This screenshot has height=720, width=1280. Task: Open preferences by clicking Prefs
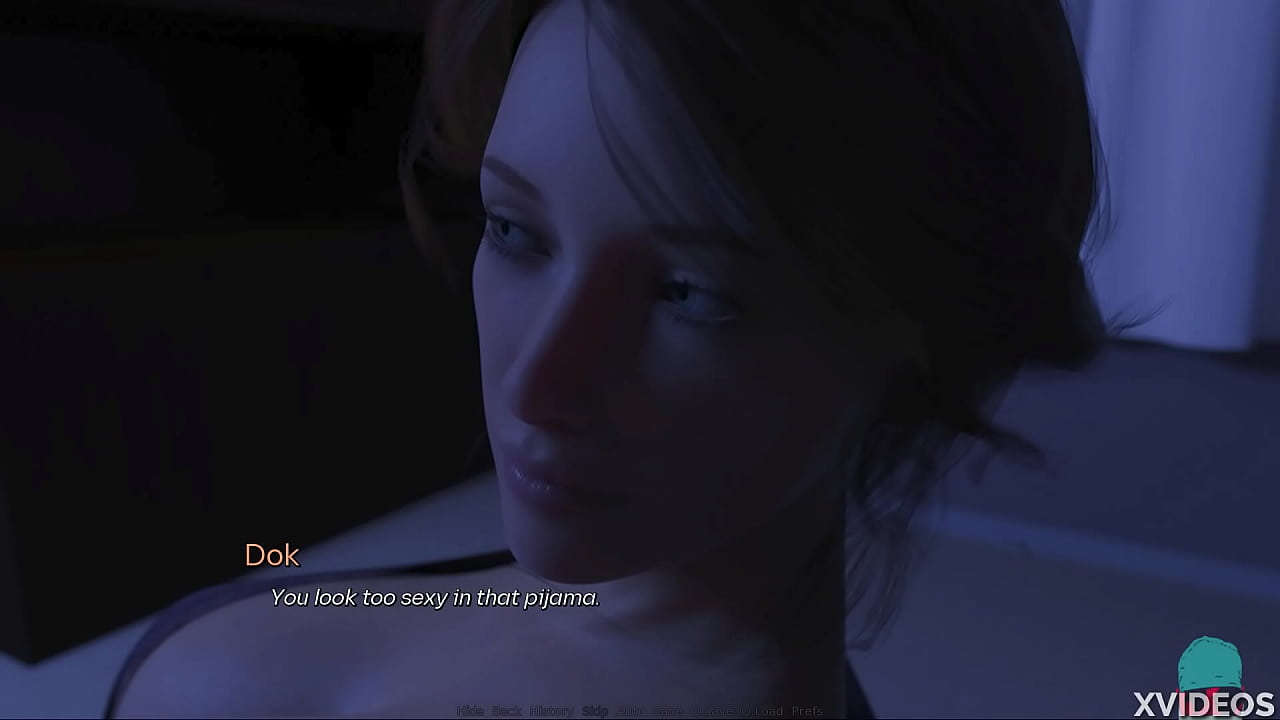[804, 712]
